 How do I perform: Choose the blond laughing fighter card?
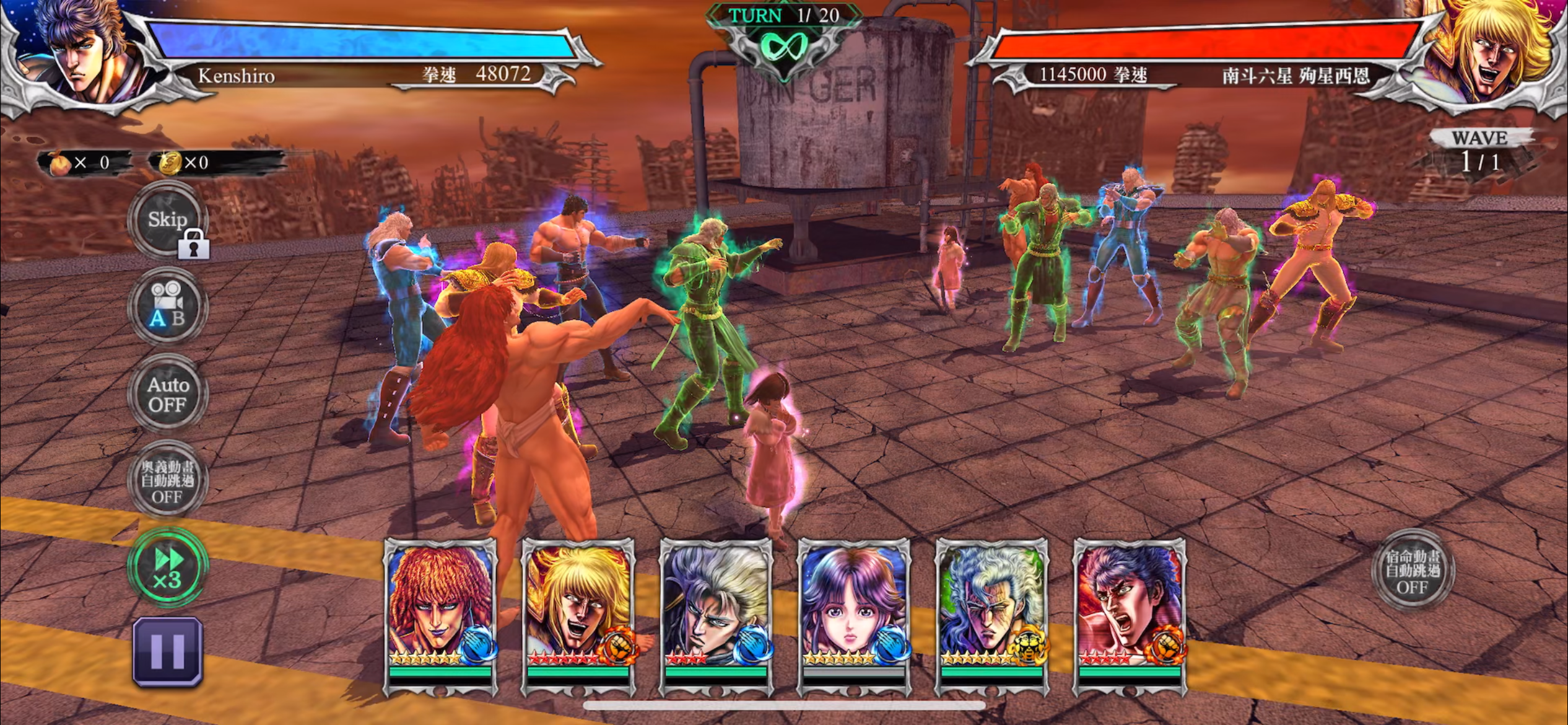(578, 615)
